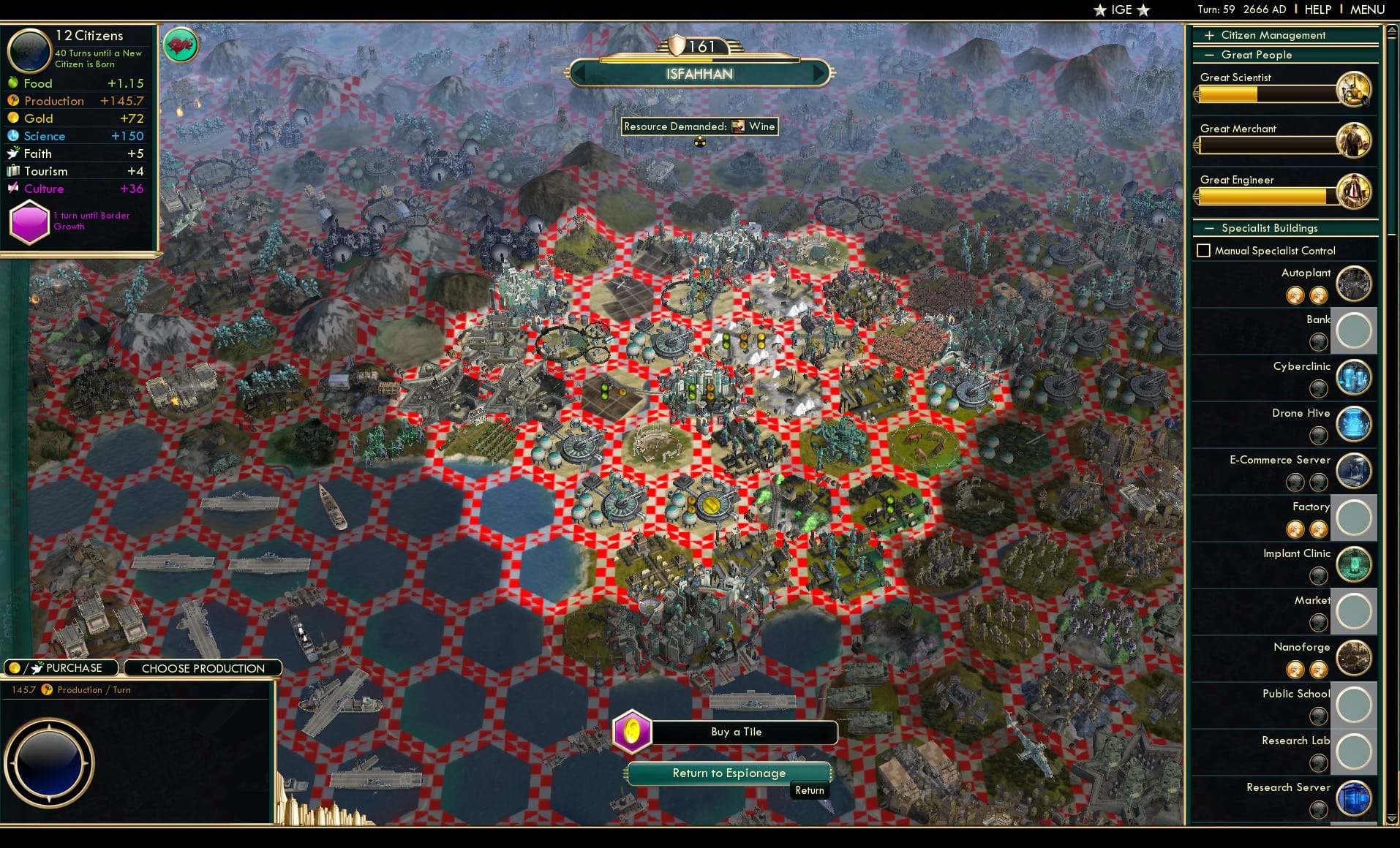The image size is (1400, 848).
Task: Click the Great Scientist portrait icon
Action: pos(1354,88)
